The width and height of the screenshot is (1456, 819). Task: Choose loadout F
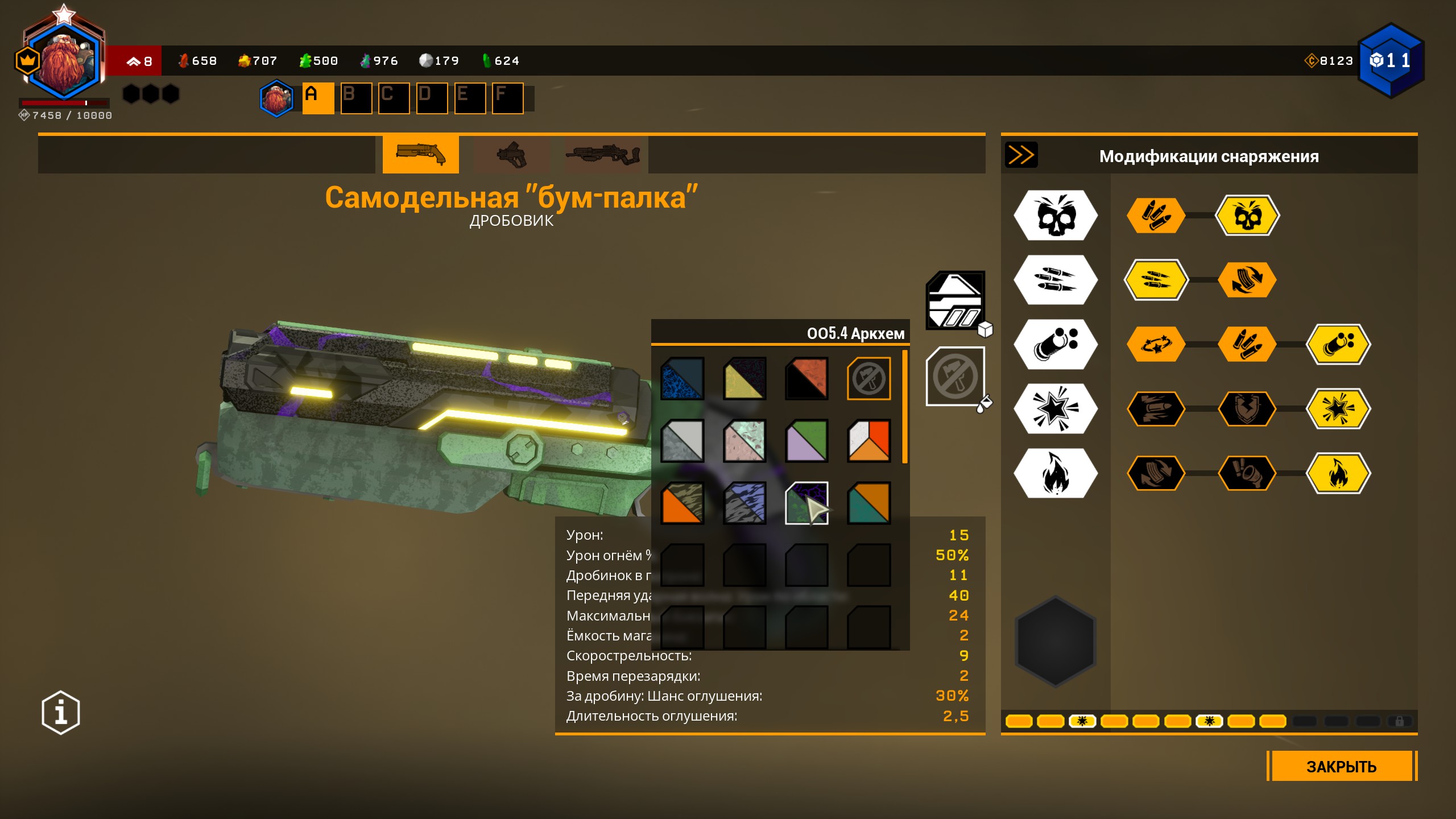point(507,98)
